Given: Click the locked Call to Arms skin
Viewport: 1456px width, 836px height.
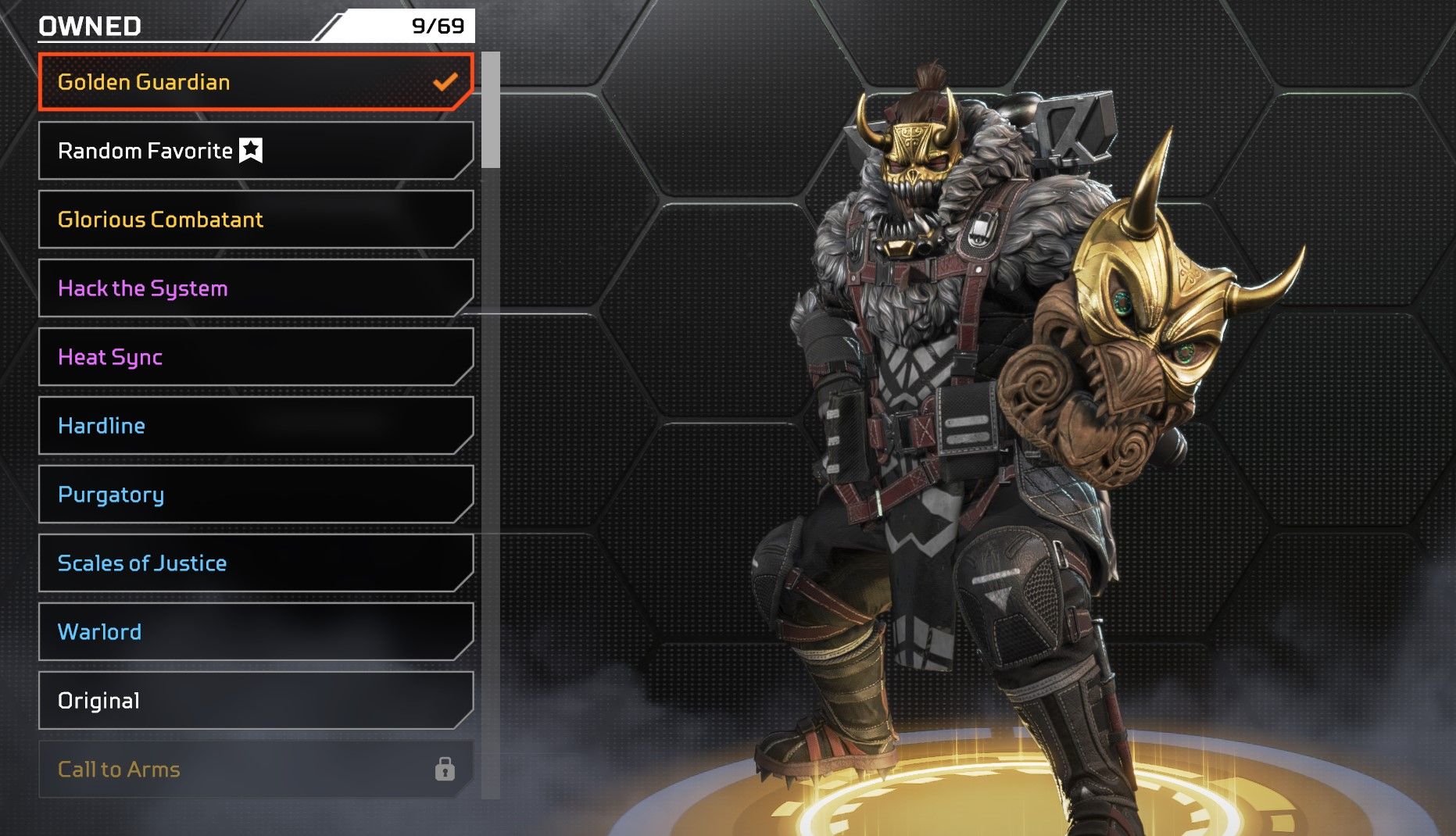Looking at the screenshot, I should 256,770.
